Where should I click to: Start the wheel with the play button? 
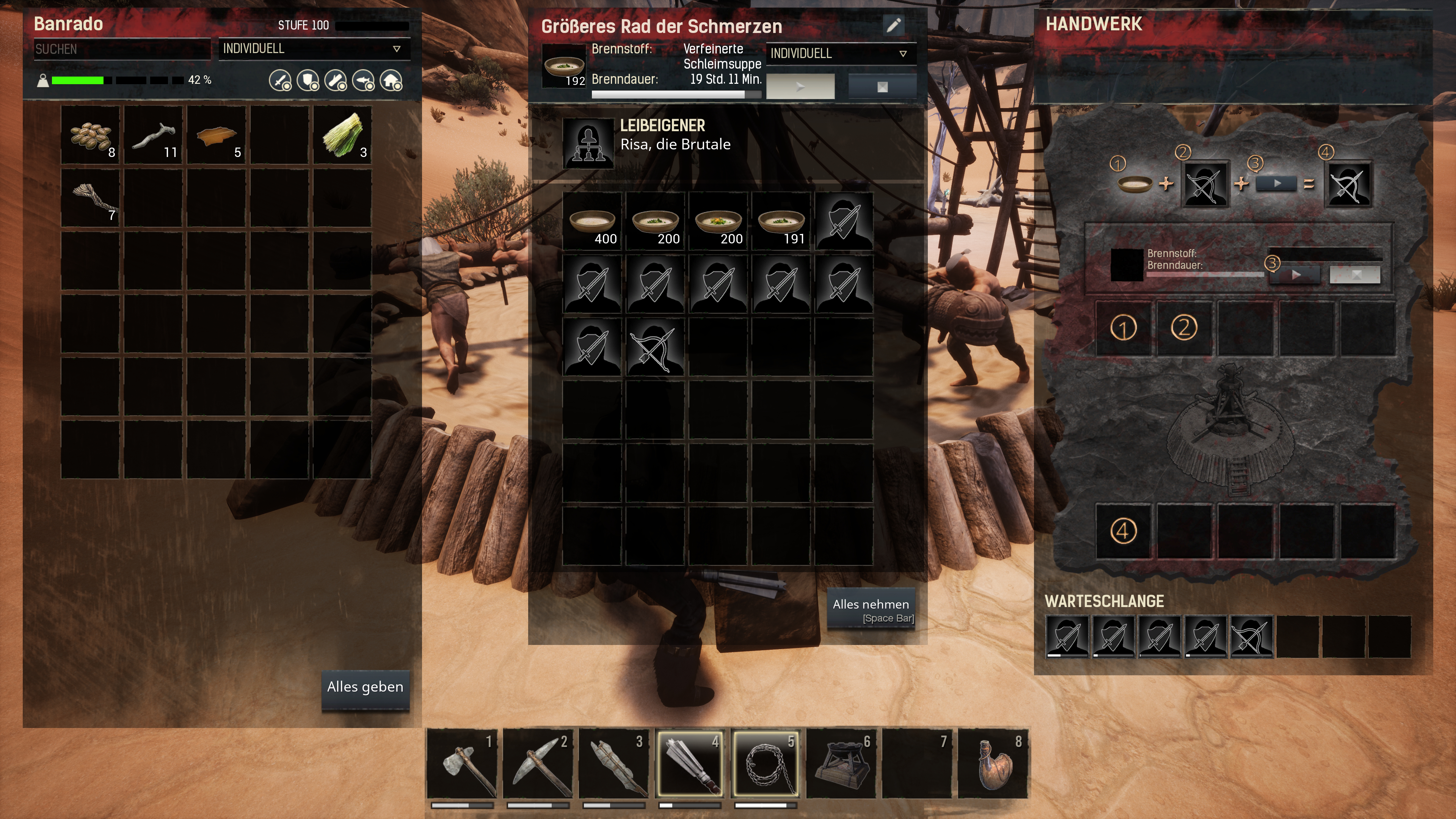coord(800,86)
